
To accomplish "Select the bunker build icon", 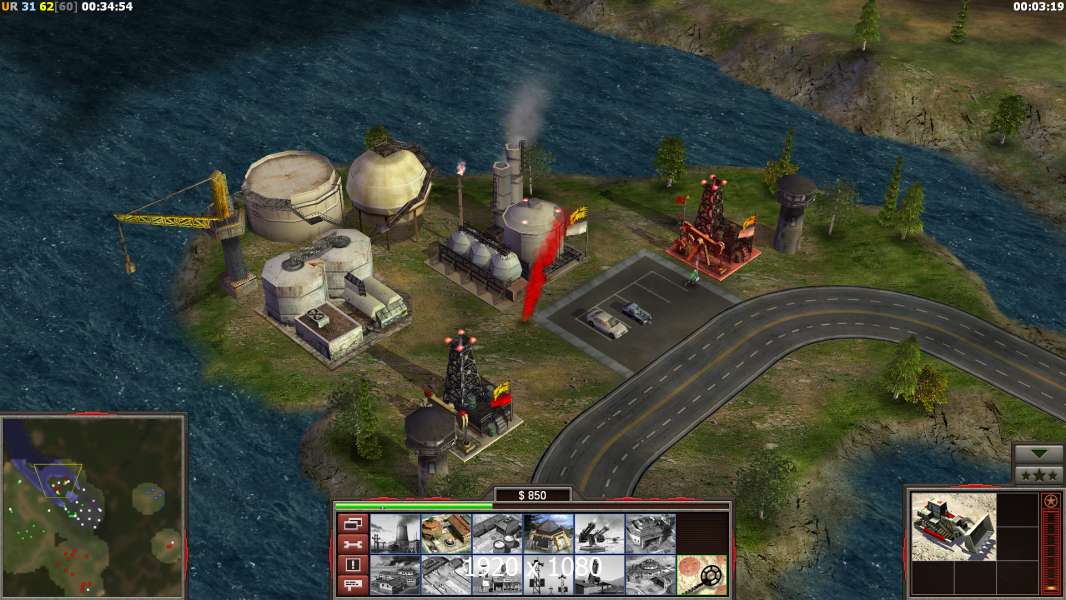I will tap(548, 534).
